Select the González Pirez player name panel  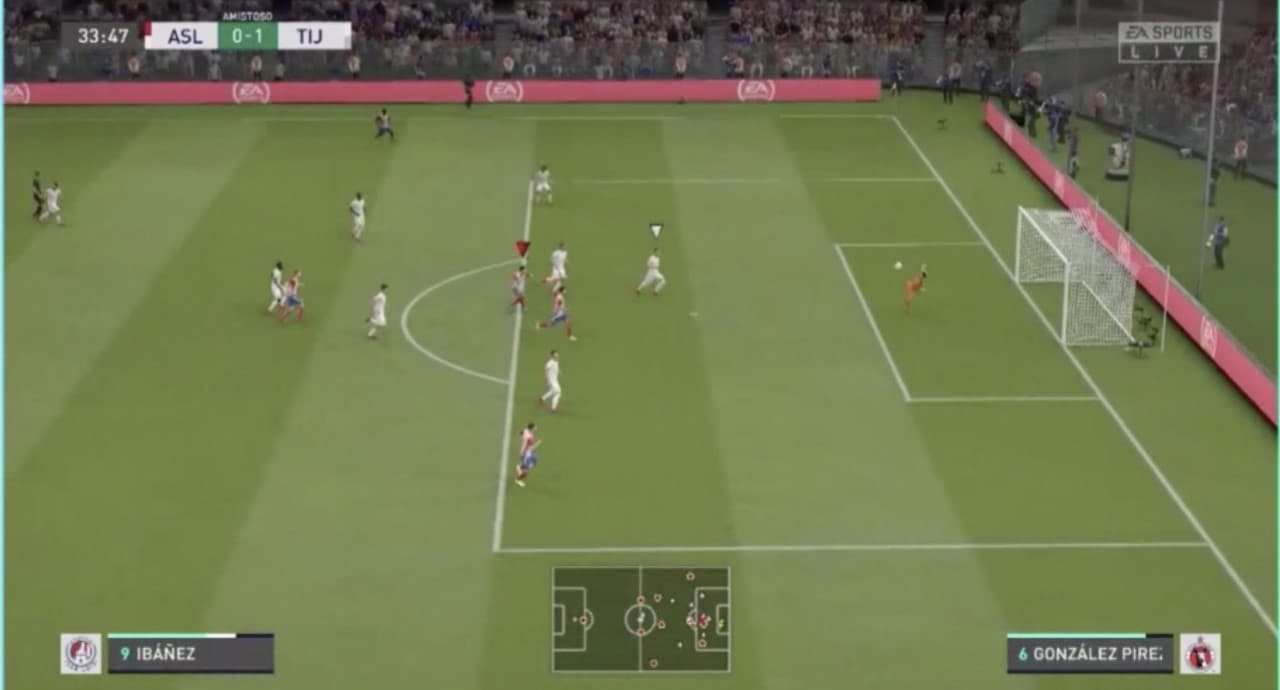tap(1089, 654)
